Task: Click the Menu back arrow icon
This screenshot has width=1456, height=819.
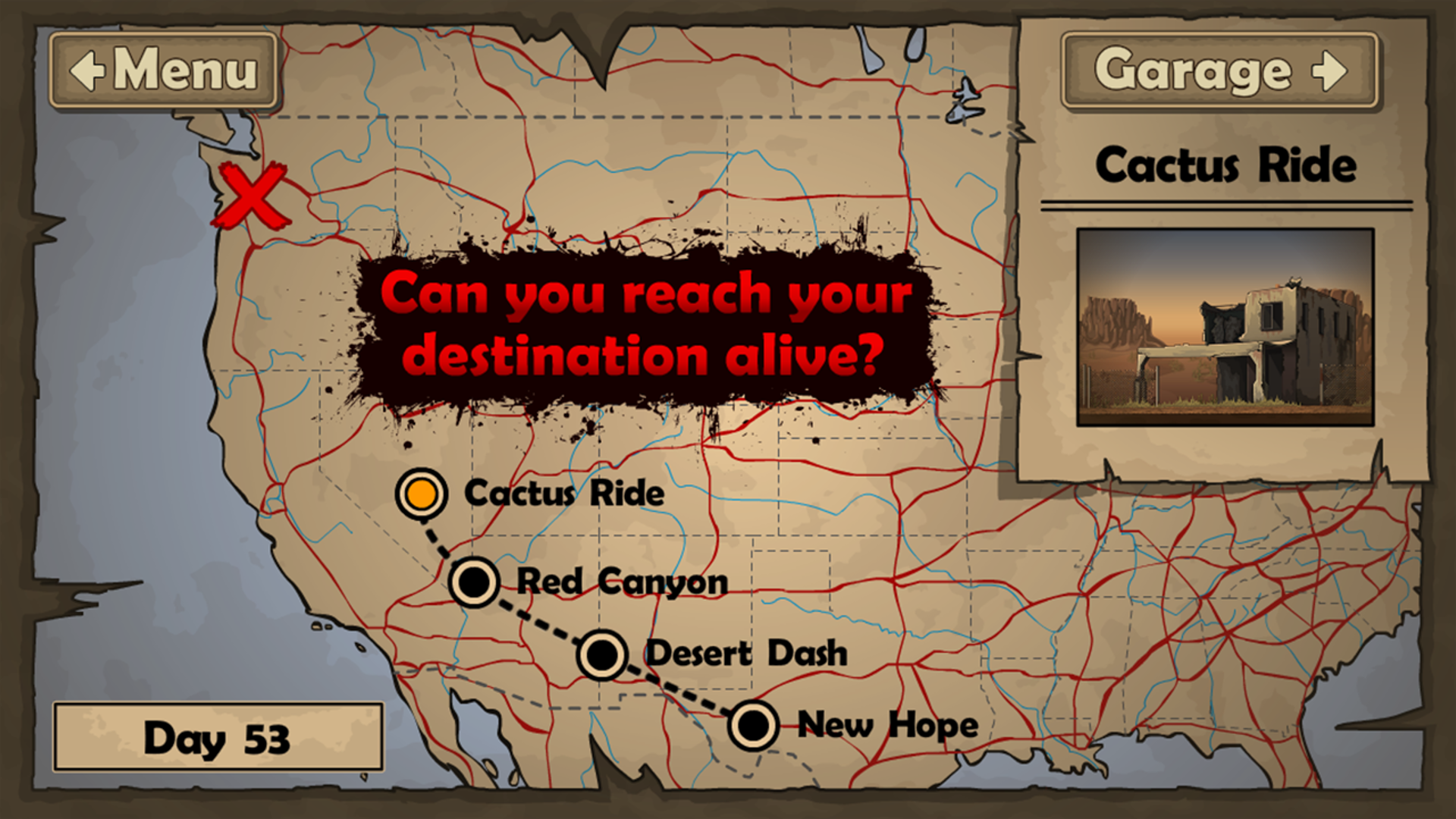Action: [x=86, y=72]
